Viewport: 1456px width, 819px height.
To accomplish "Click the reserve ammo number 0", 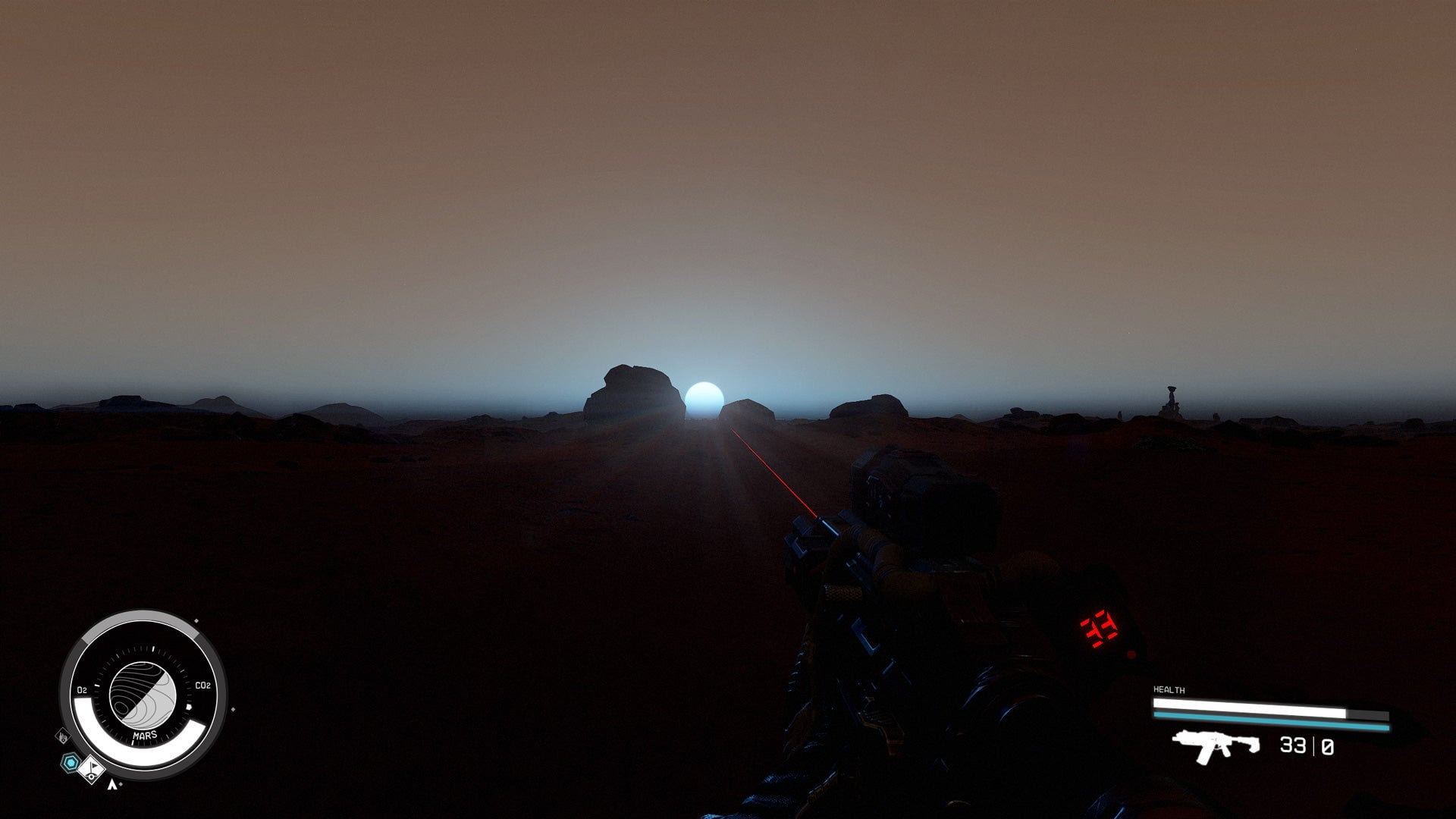I will 1329,747.
